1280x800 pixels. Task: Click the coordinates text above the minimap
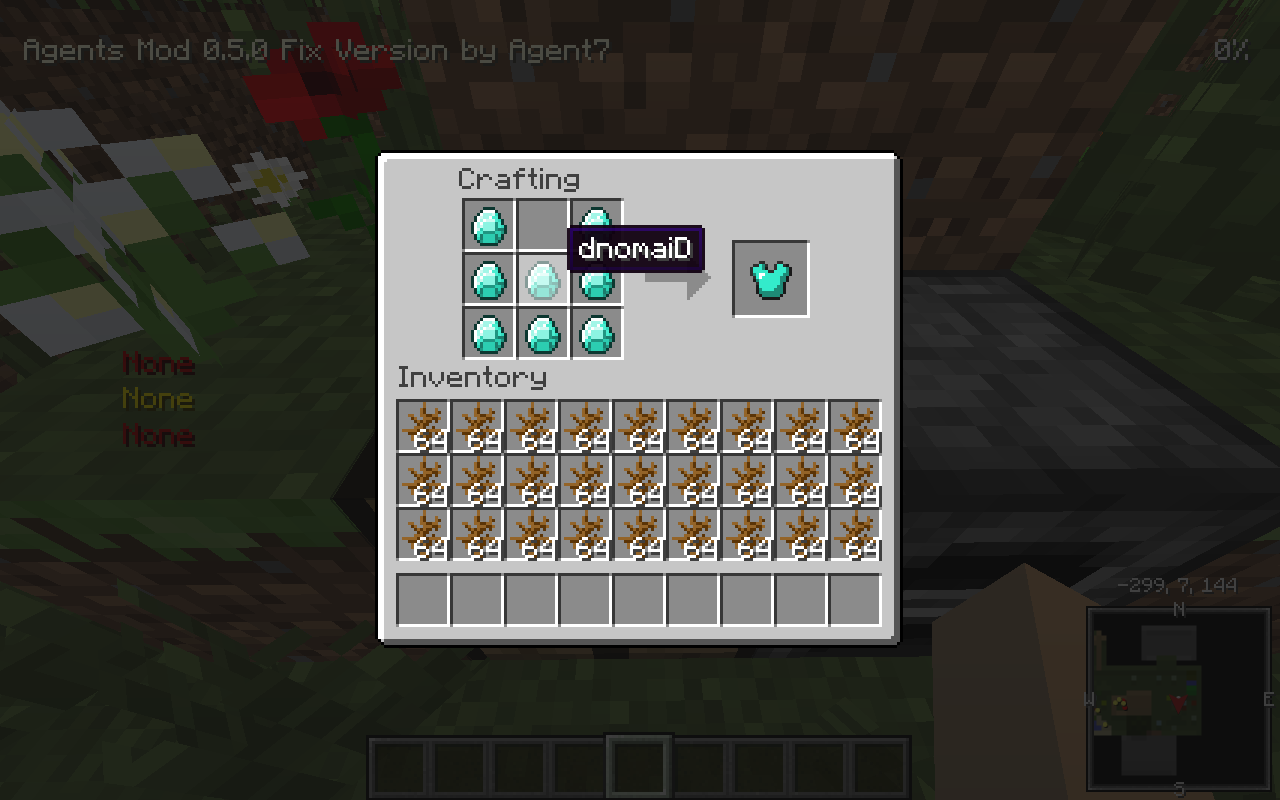(x=1178, y=586)
